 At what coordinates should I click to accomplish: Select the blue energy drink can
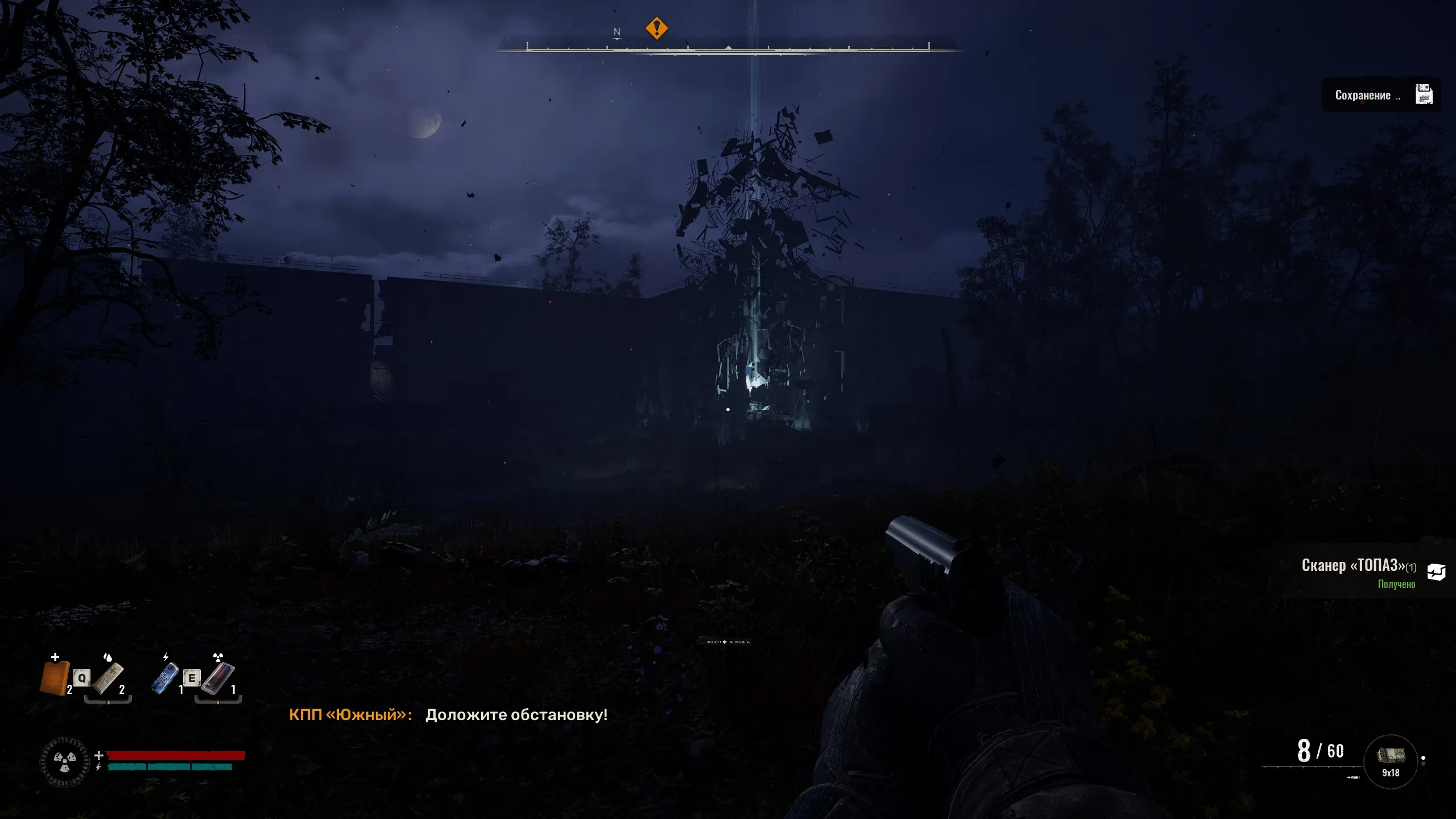(165, 678)
